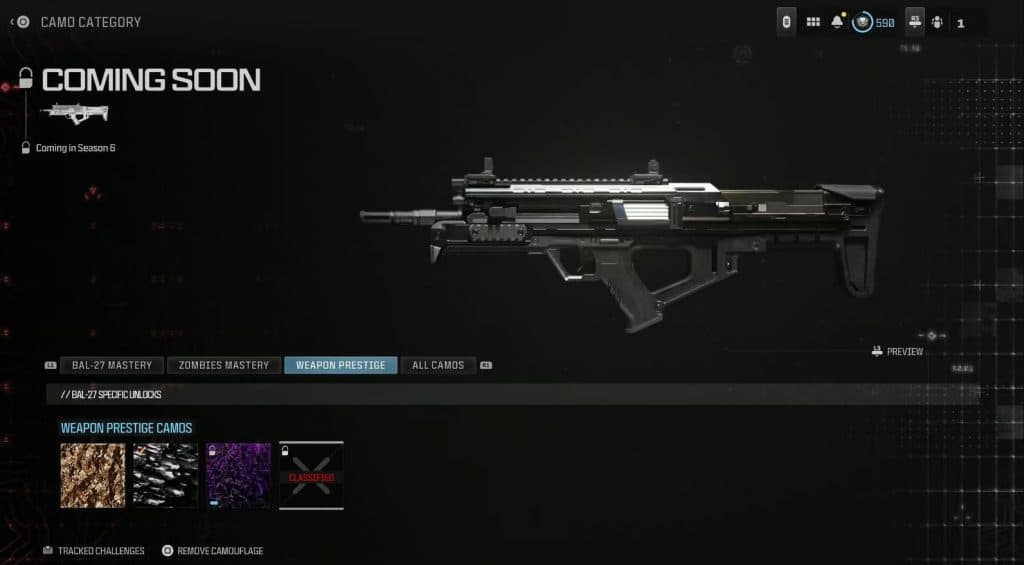Open the social party icon
Image resolution: width=1024 pixels, height=565 pixels.
coord(937,22)
